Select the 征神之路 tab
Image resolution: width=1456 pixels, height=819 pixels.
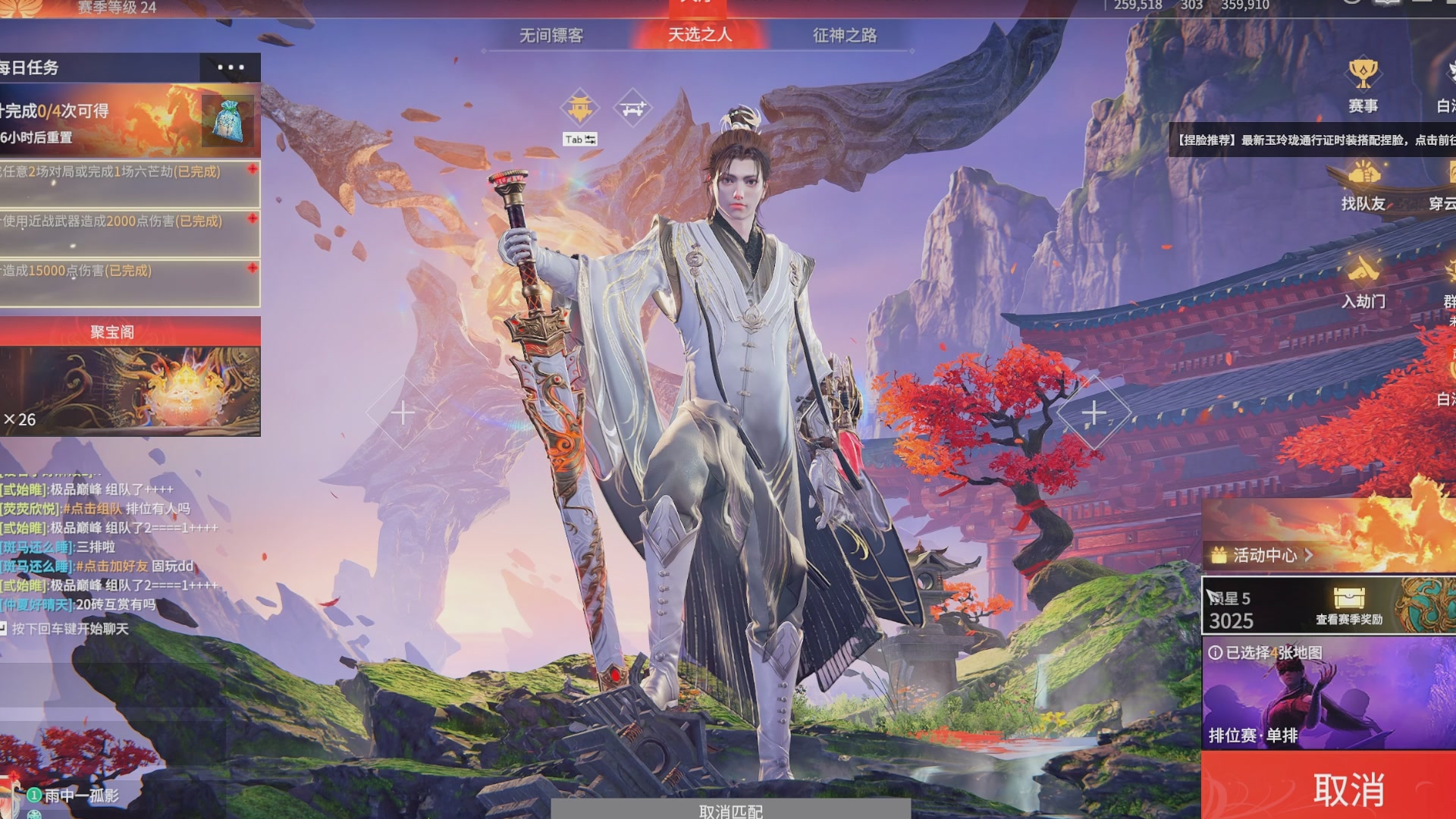[845, 36]
